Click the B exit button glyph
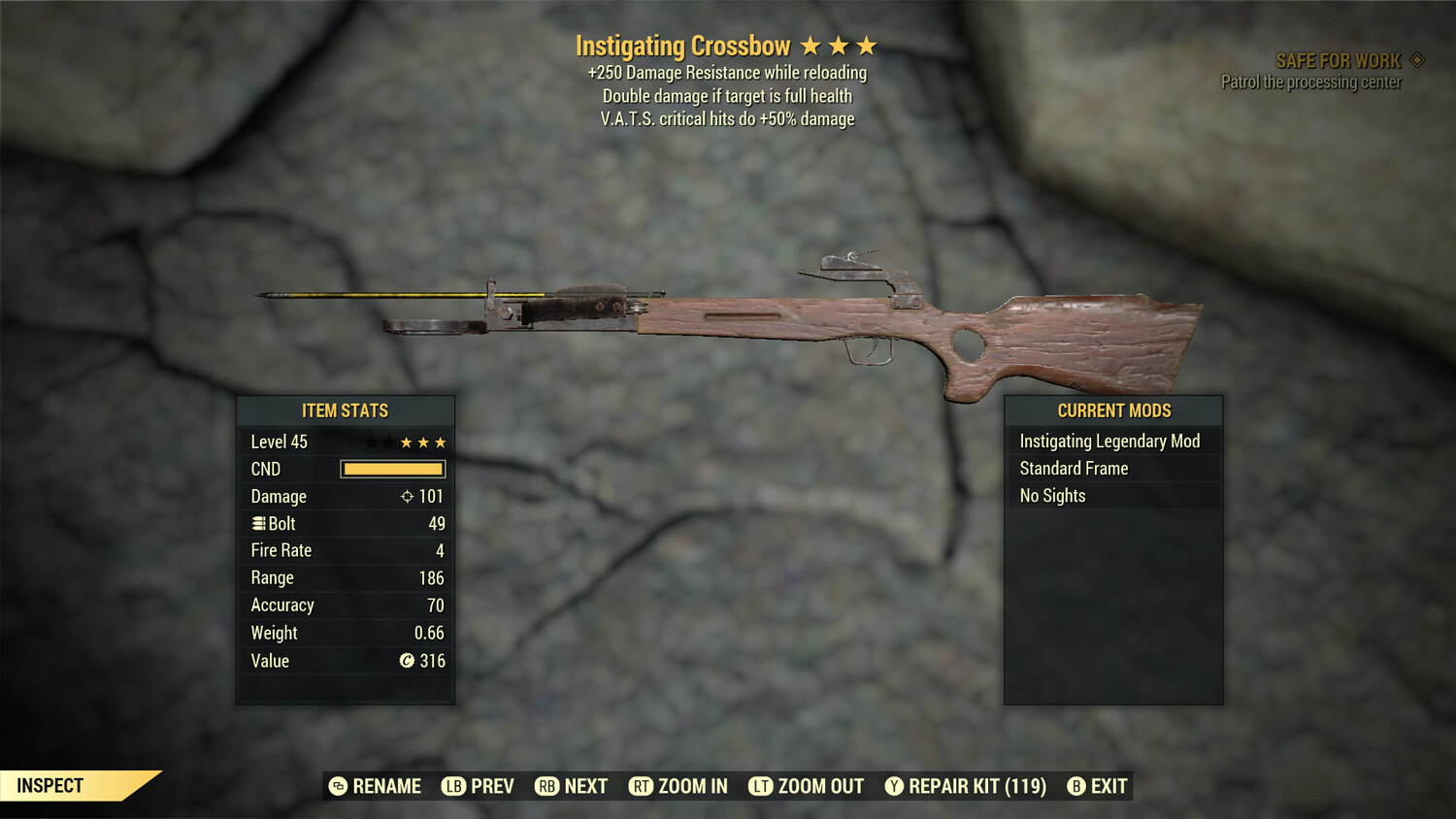The image size is (1456, 819). pos(1075,786)
